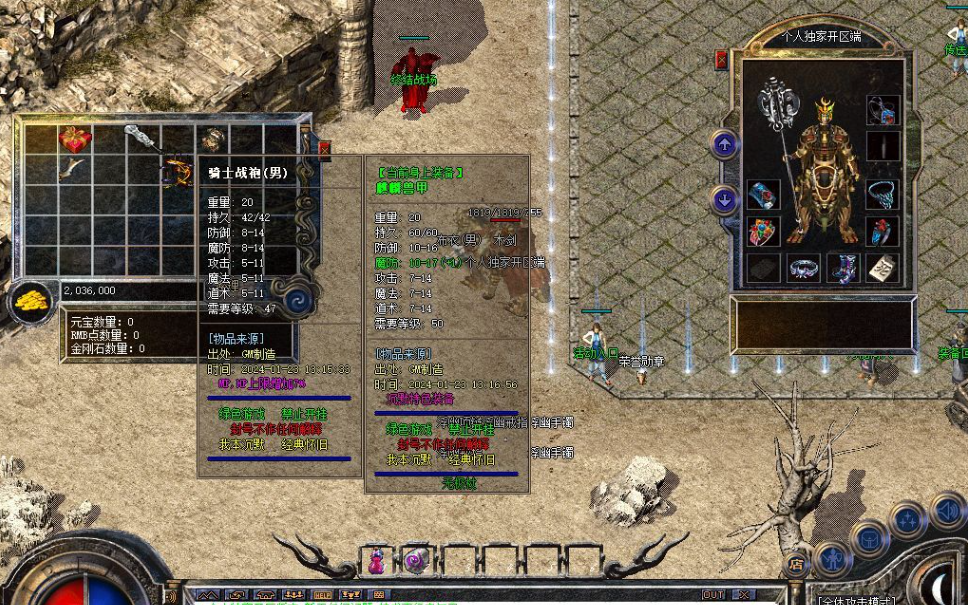Select the Knight's Robe armor in bag
This screenshot has height=605, width=968.
[x=178, y=172]
